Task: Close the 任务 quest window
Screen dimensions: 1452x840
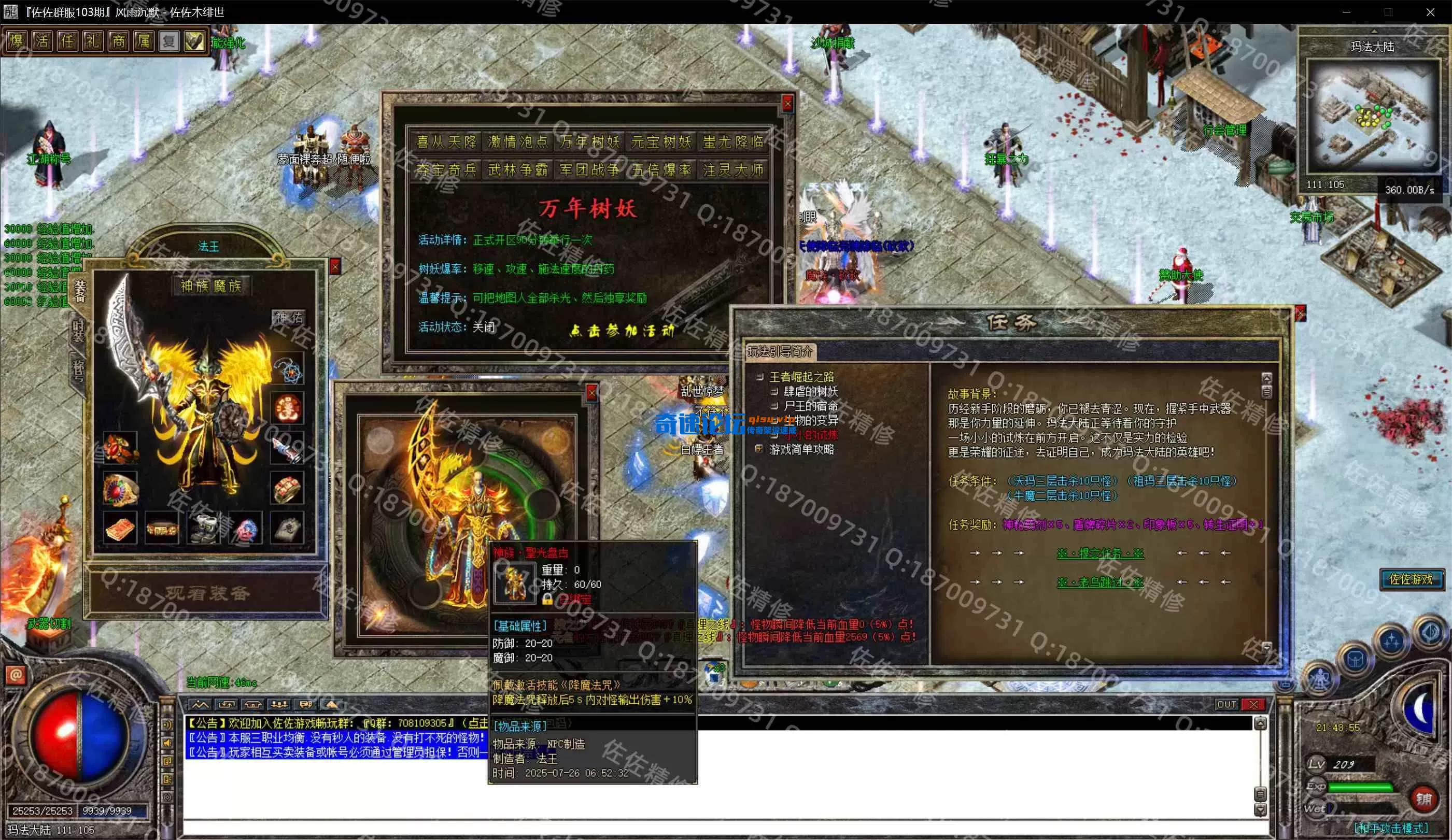Action: point(1299,314)
